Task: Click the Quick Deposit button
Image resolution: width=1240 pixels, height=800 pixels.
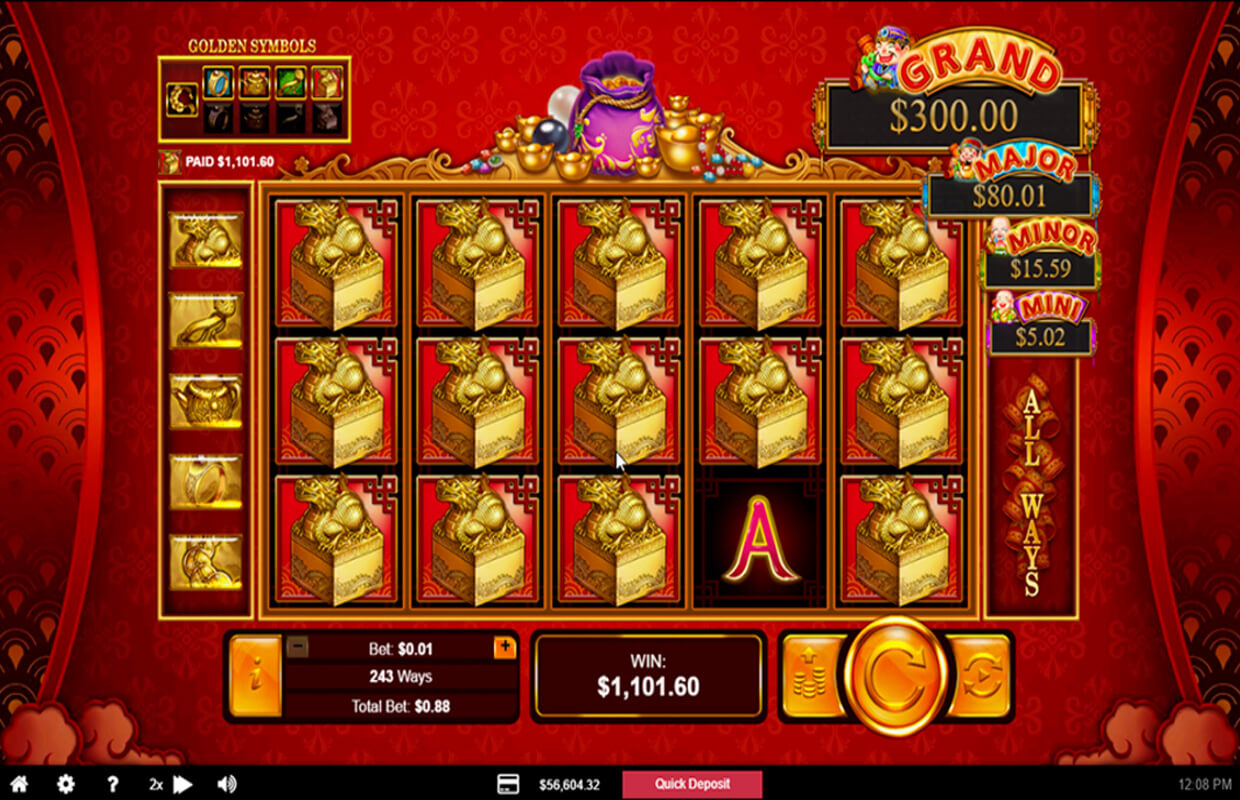Action: (x=692, y=784)
